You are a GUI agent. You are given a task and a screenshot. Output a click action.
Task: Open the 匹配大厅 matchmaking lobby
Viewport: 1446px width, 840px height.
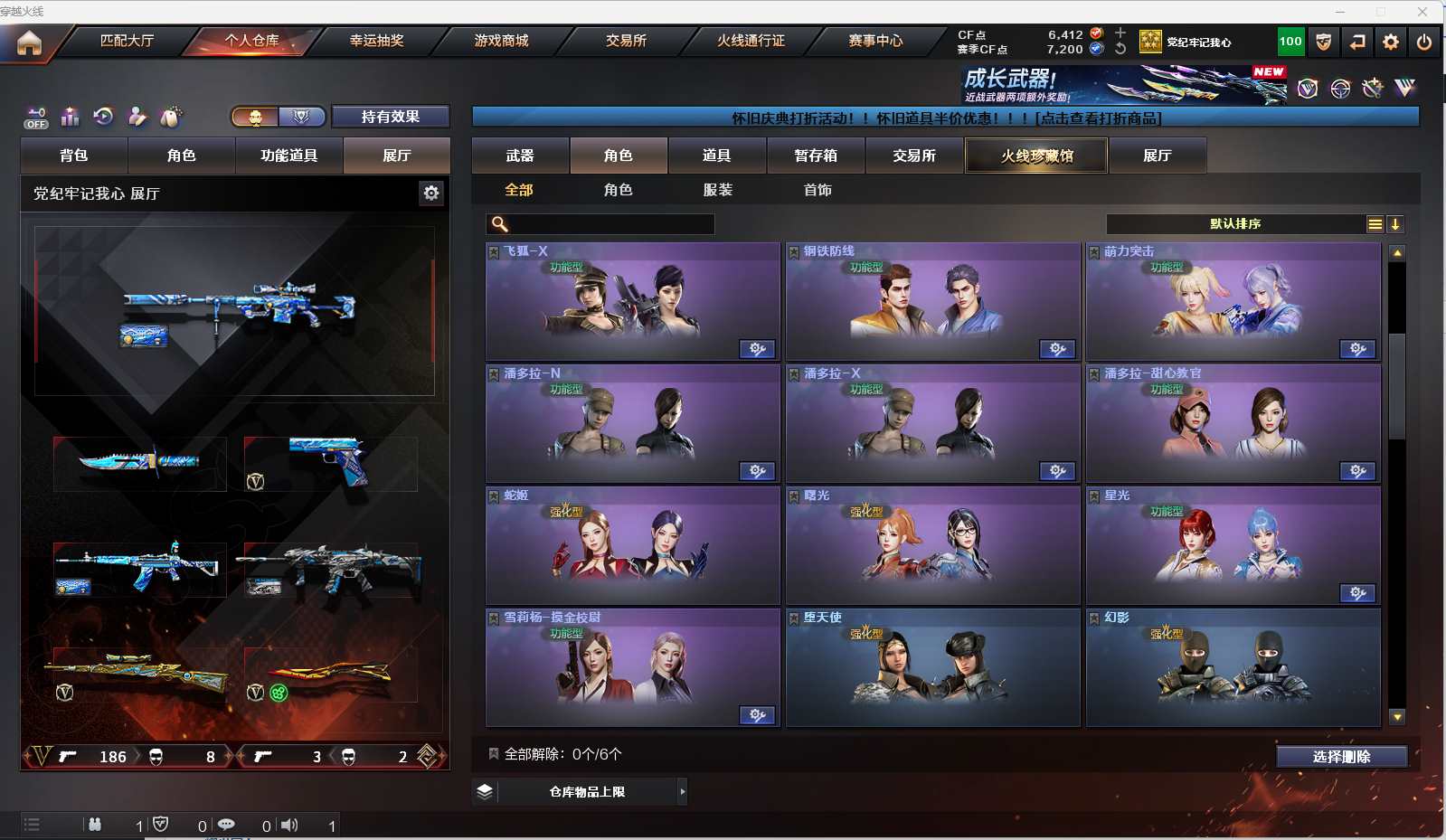(x=127, y=41)
